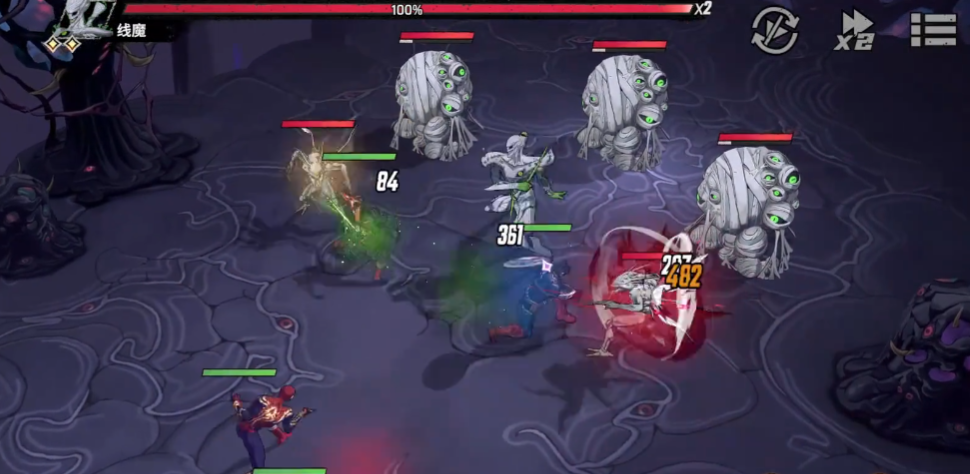Open the list menu icon

tap(933, 29)
